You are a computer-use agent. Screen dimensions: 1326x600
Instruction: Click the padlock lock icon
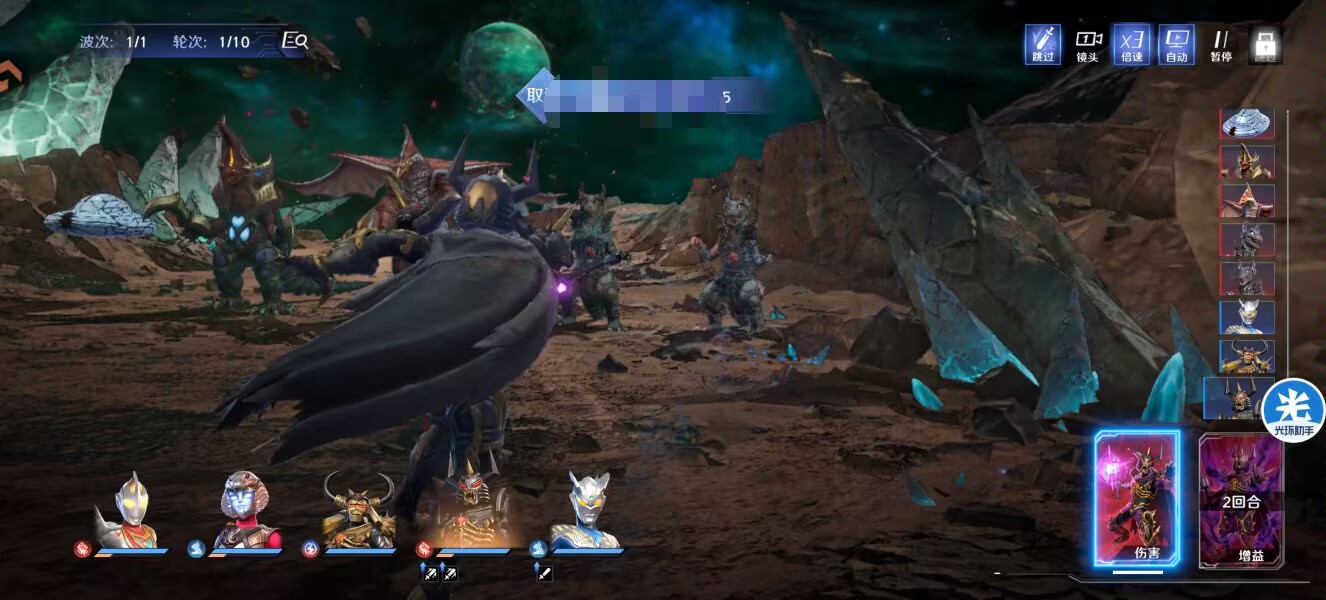coord(1265,44)
